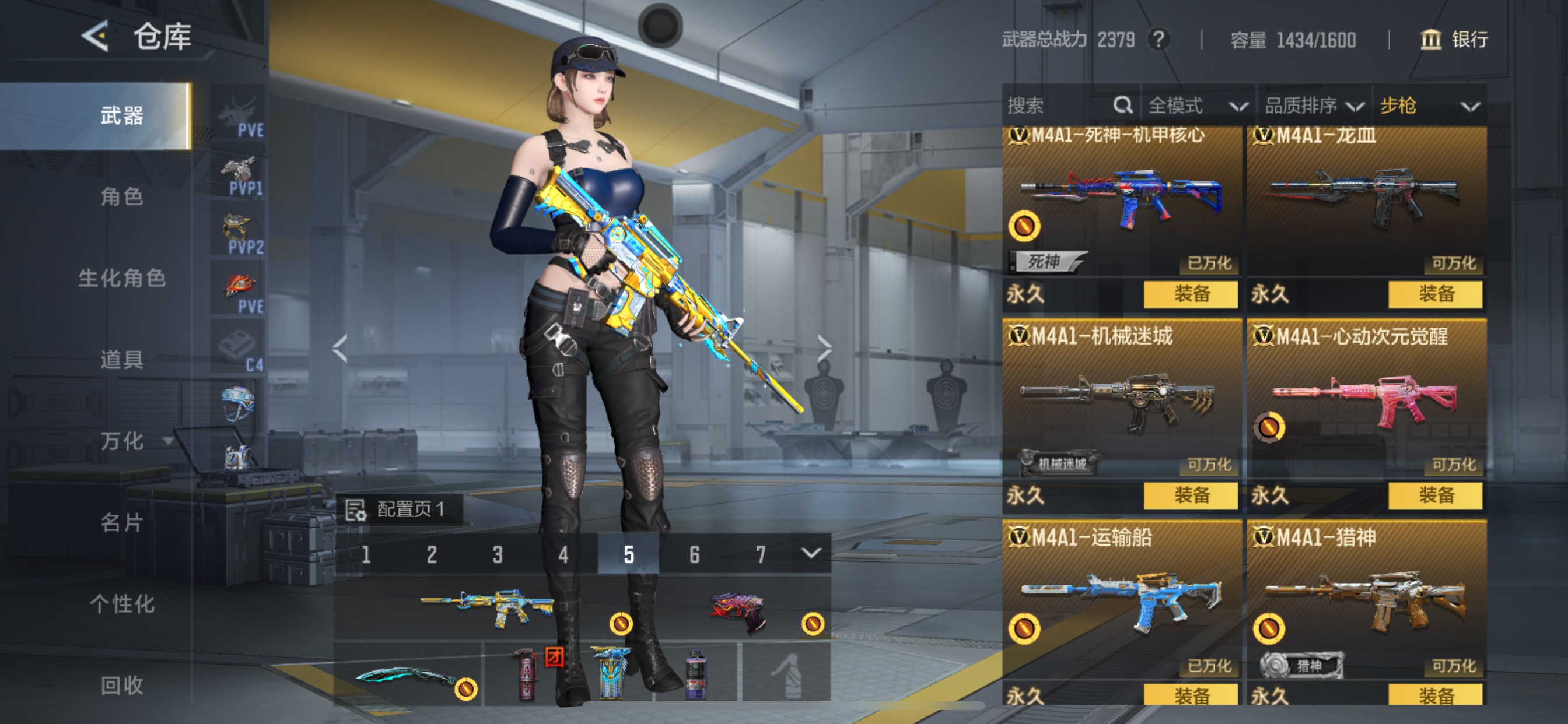Viewport: 1568px width, 724px height.
Task: Show the weapon power help question mark
Action: (x=1158, y=40)
